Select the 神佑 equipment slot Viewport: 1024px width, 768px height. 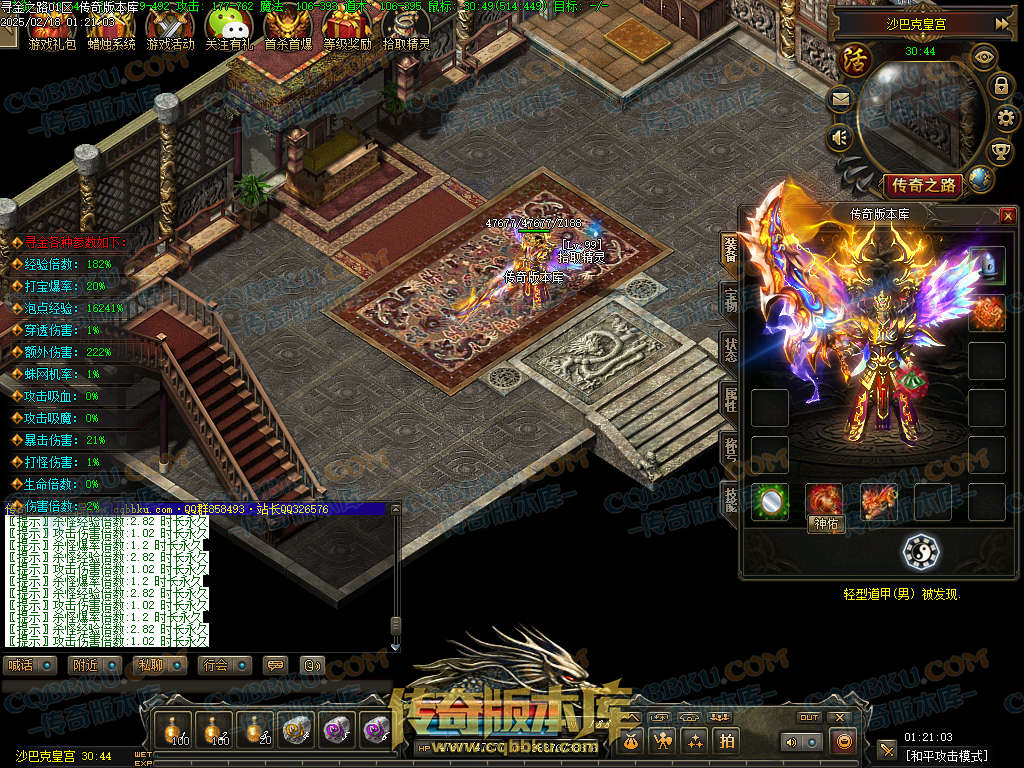tap(826, 501)
